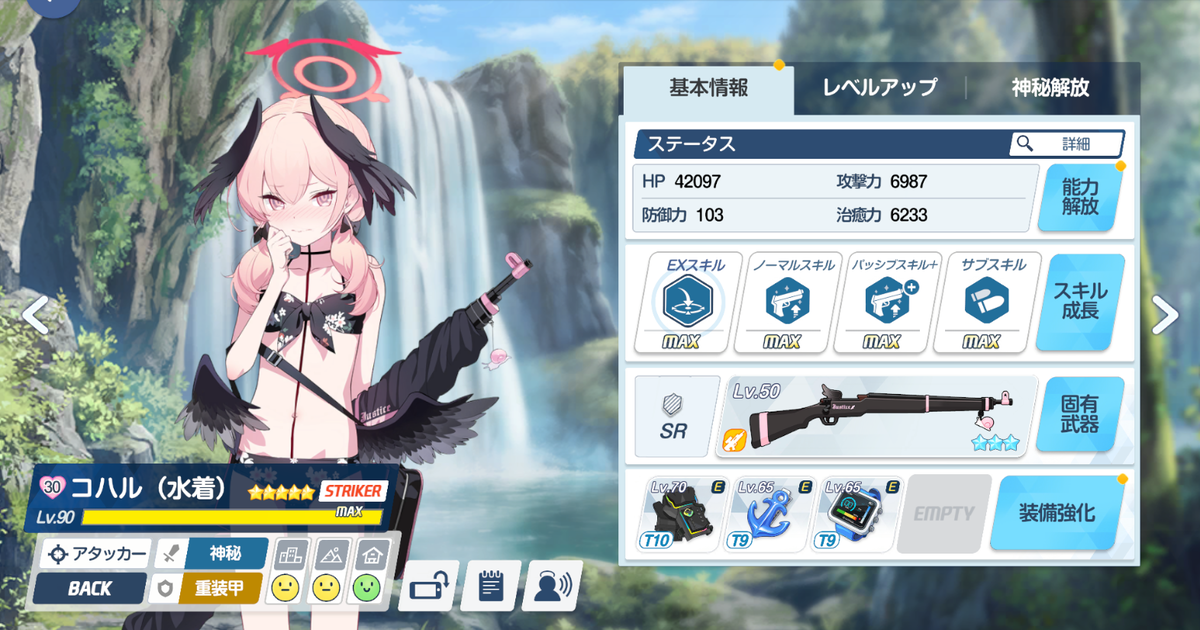Open the 神秘解放 tab
Image resolution: width=1200 pixels, height=630 pixels.
click(x=1049, y=88)
